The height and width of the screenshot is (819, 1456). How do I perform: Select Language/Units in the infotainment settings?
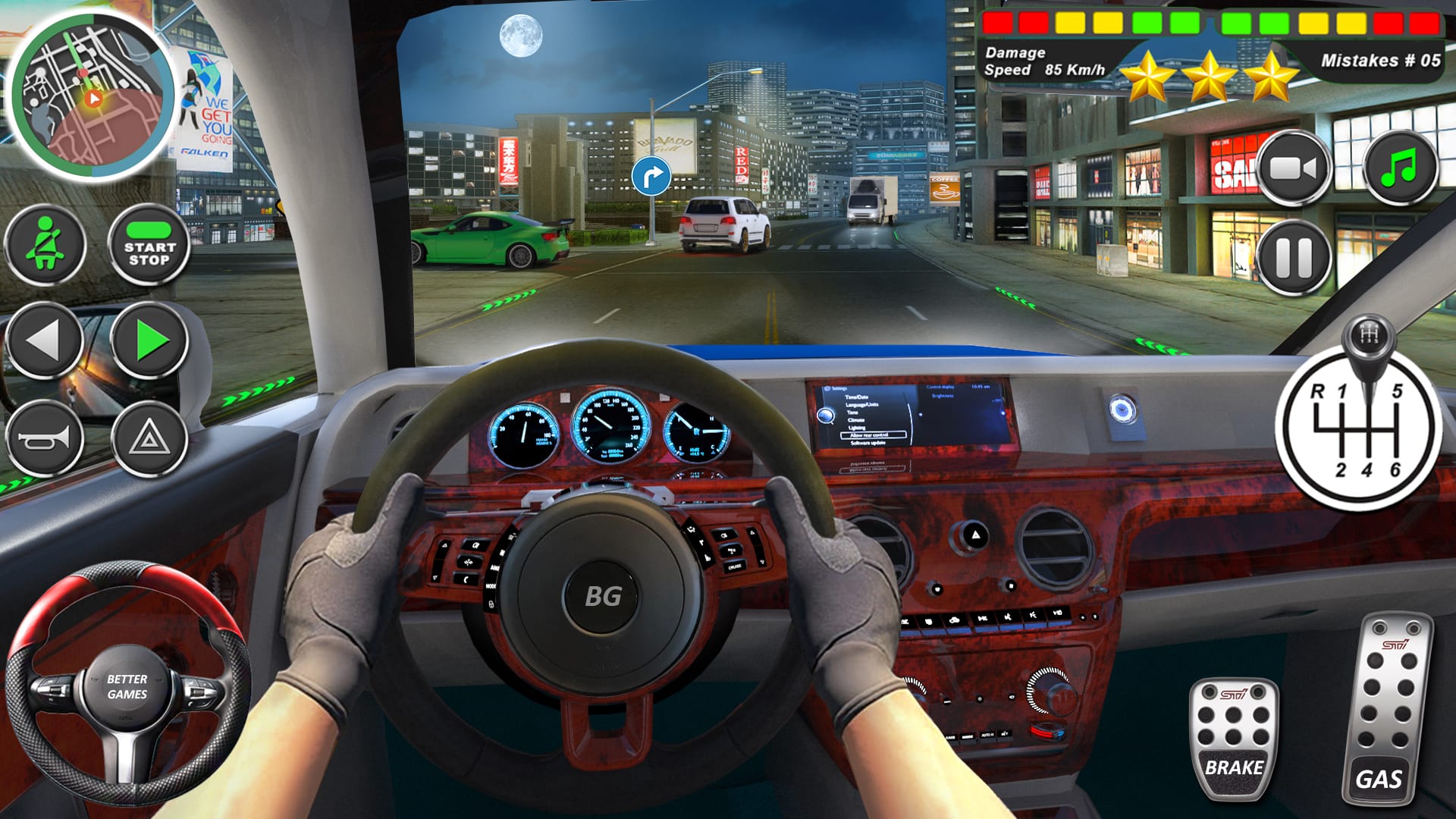point(862,405)
